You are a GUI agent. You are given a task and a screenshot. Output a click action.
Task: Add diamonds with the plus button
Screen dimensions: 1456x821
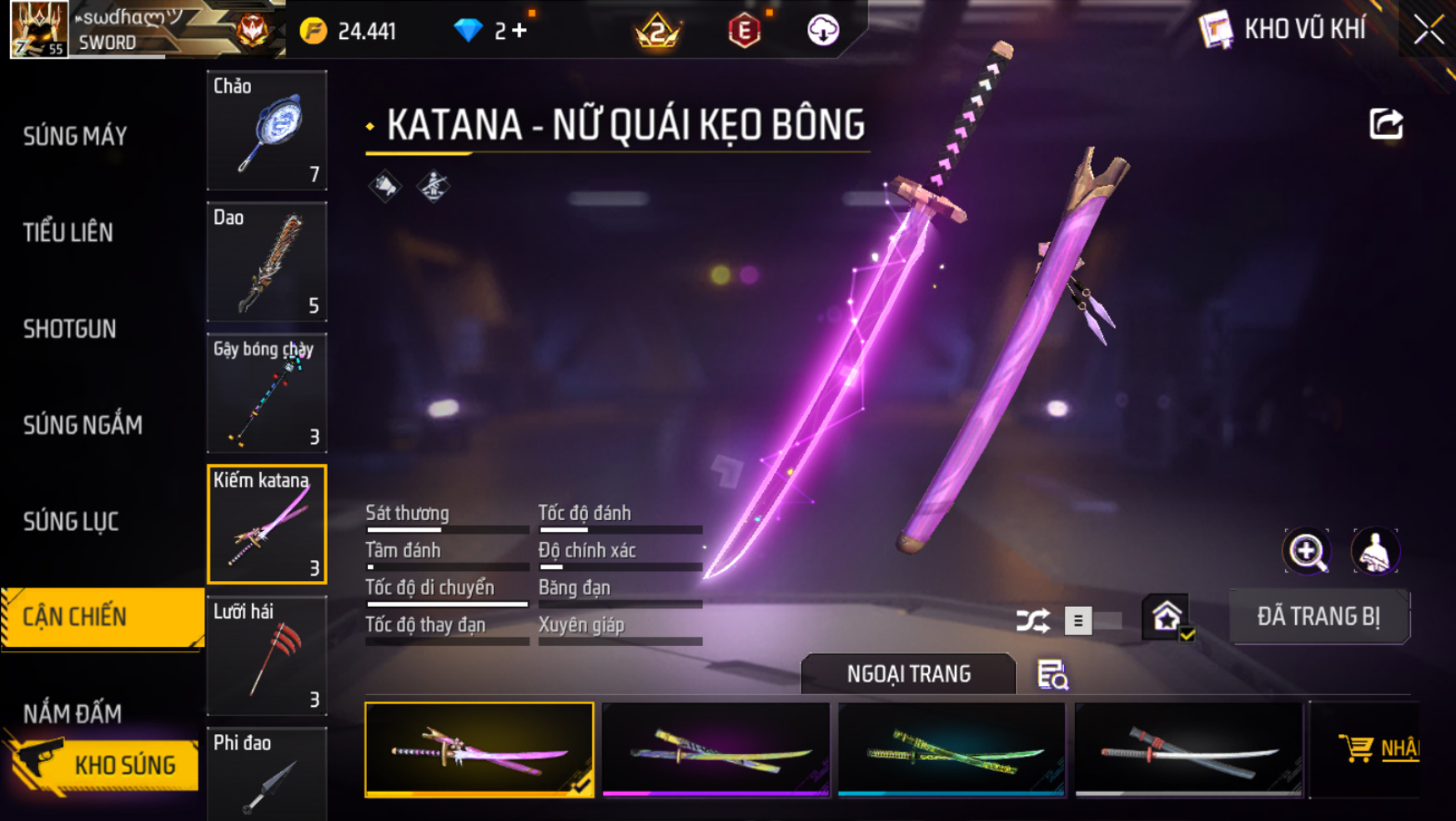click(x=520, y=31)
